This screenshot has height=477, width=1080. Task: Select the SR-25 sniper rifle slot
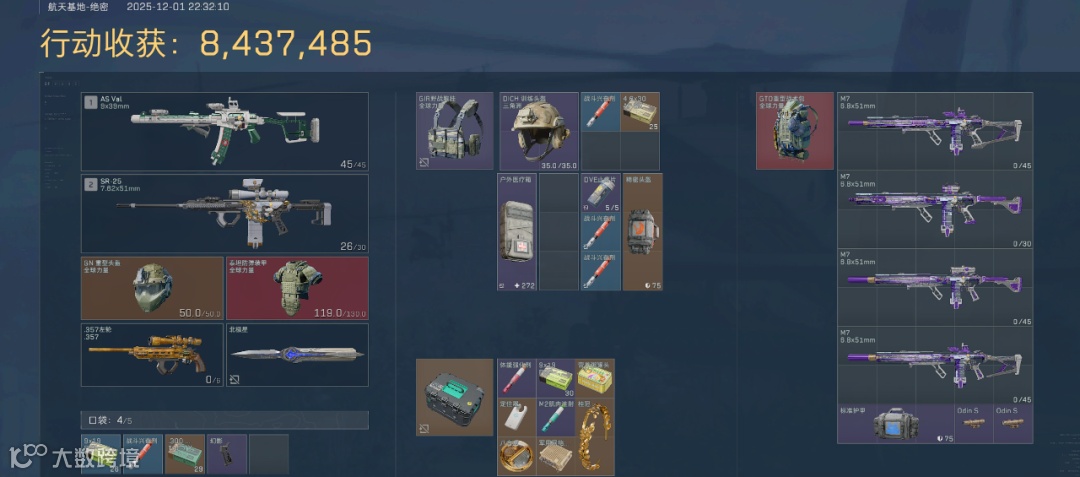tap(224, 213)
